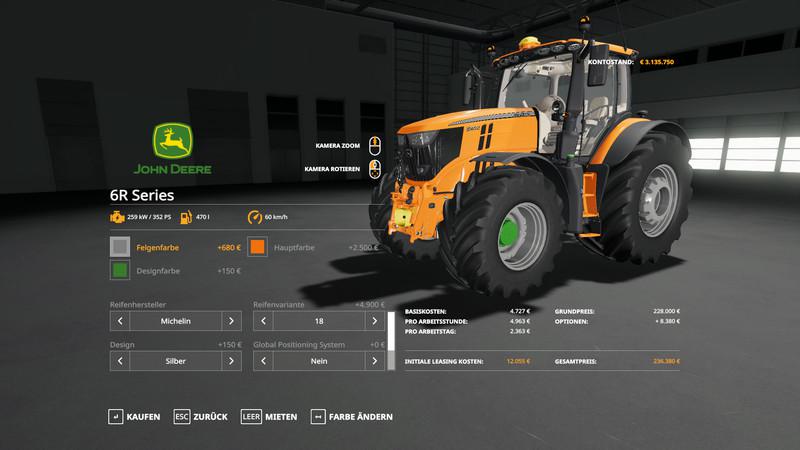Decrease the Reifenvariante option
Screen dimensions: 800x450
[264, 321]
